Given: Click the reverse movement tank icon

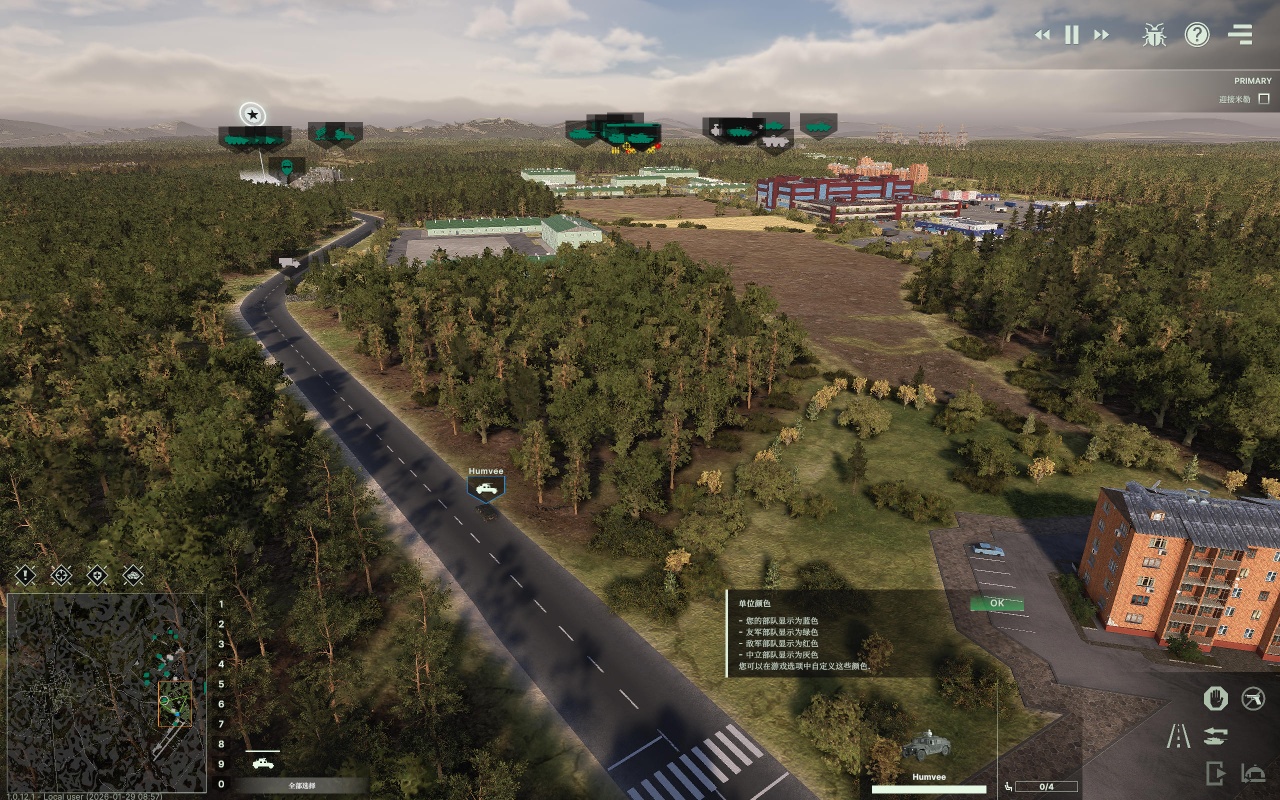Looking at the screenshot, I should point(1215,736).
